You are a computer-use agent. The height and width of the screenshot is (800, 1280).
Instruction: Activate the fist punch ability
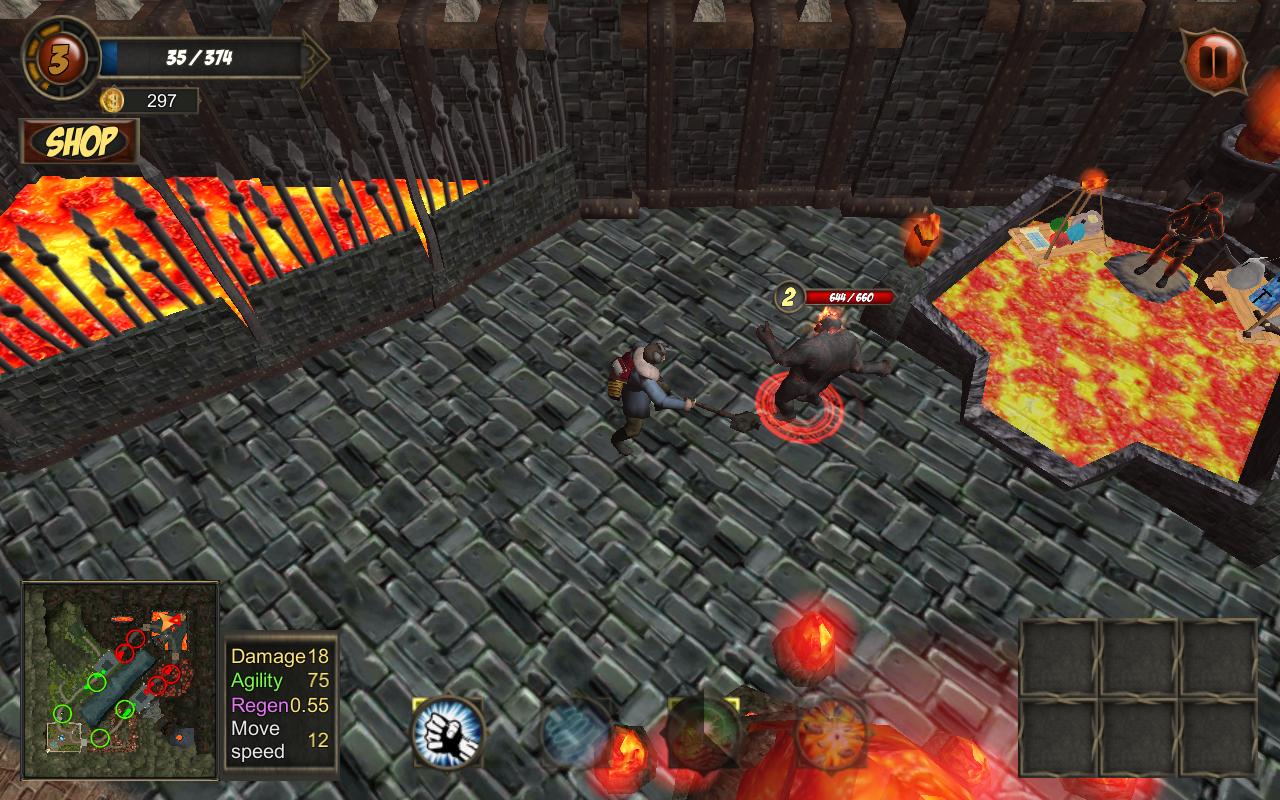[x=448, y=732]
